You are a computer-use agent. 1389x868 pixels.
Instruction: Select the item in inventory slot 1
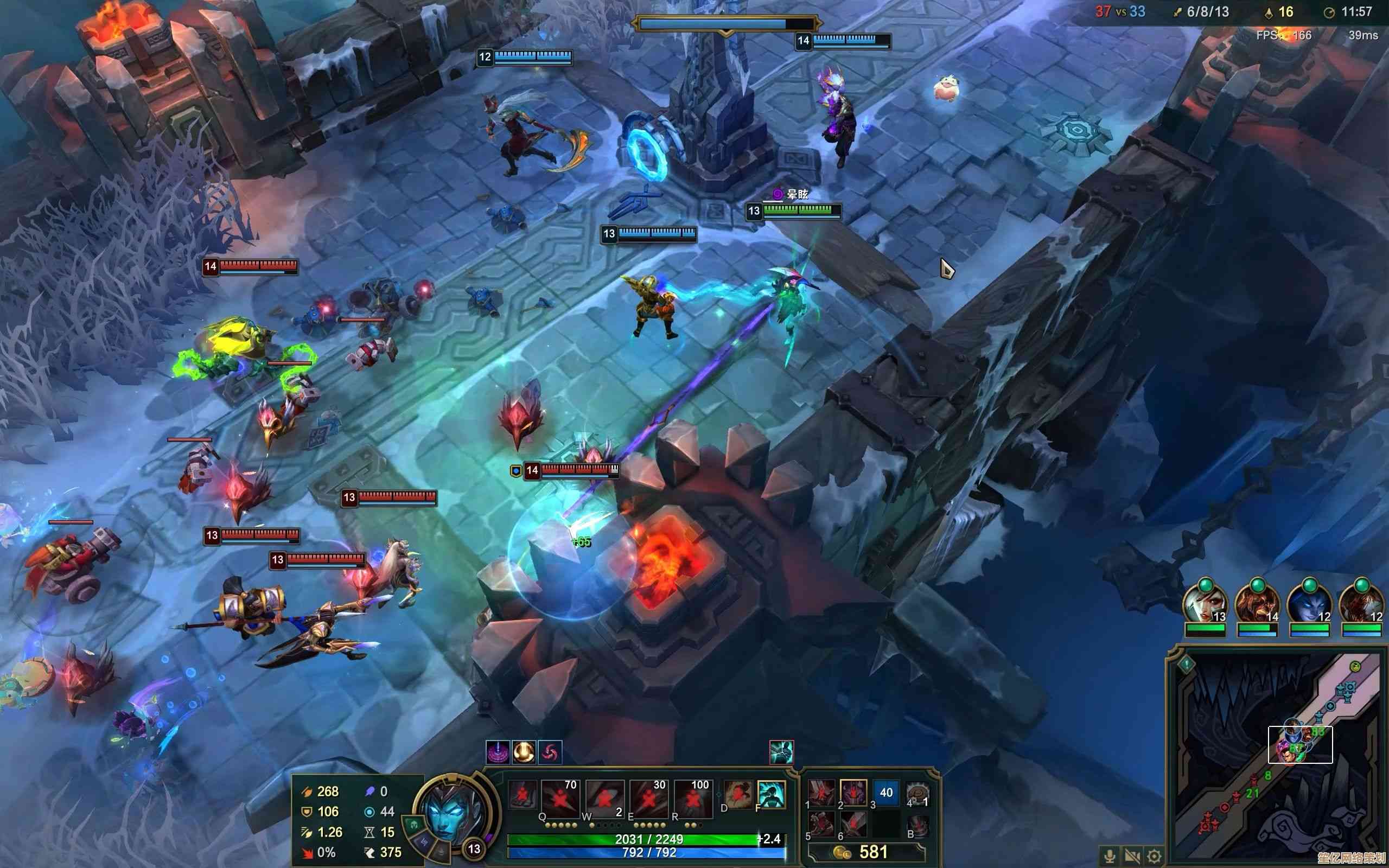(822, 793)
